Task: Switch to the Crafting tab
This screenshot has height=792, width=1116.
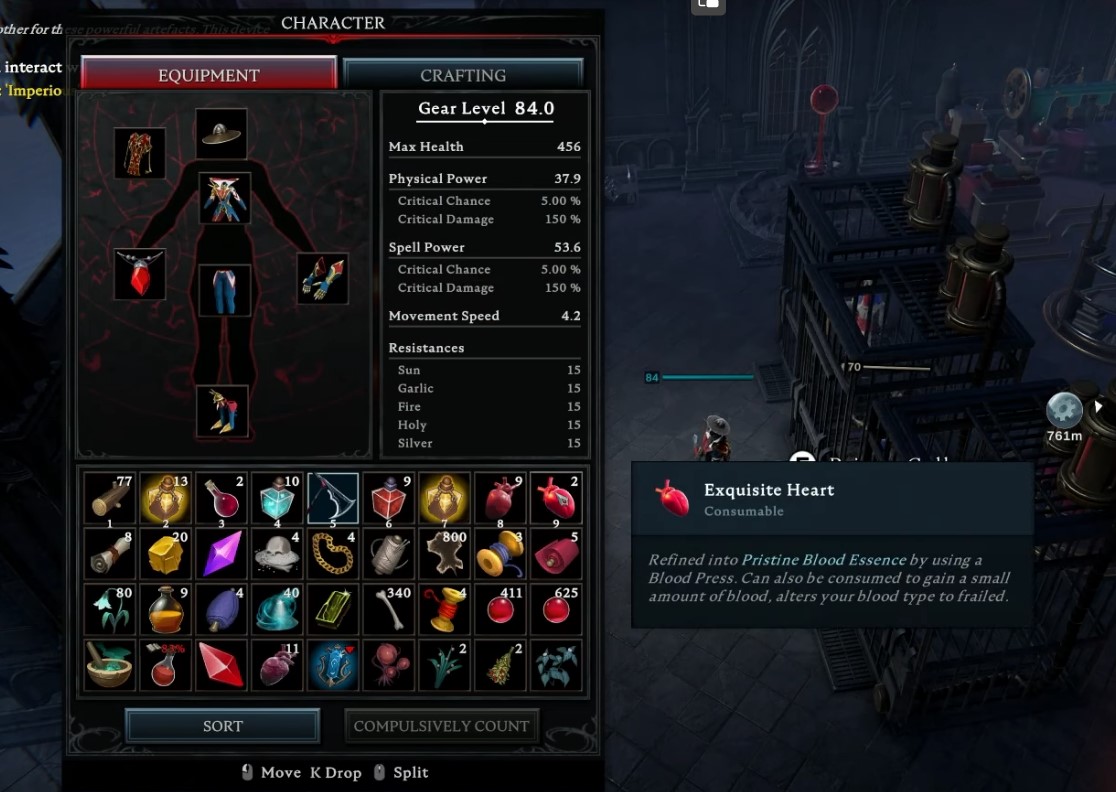Action: click(x=463, y=75)
